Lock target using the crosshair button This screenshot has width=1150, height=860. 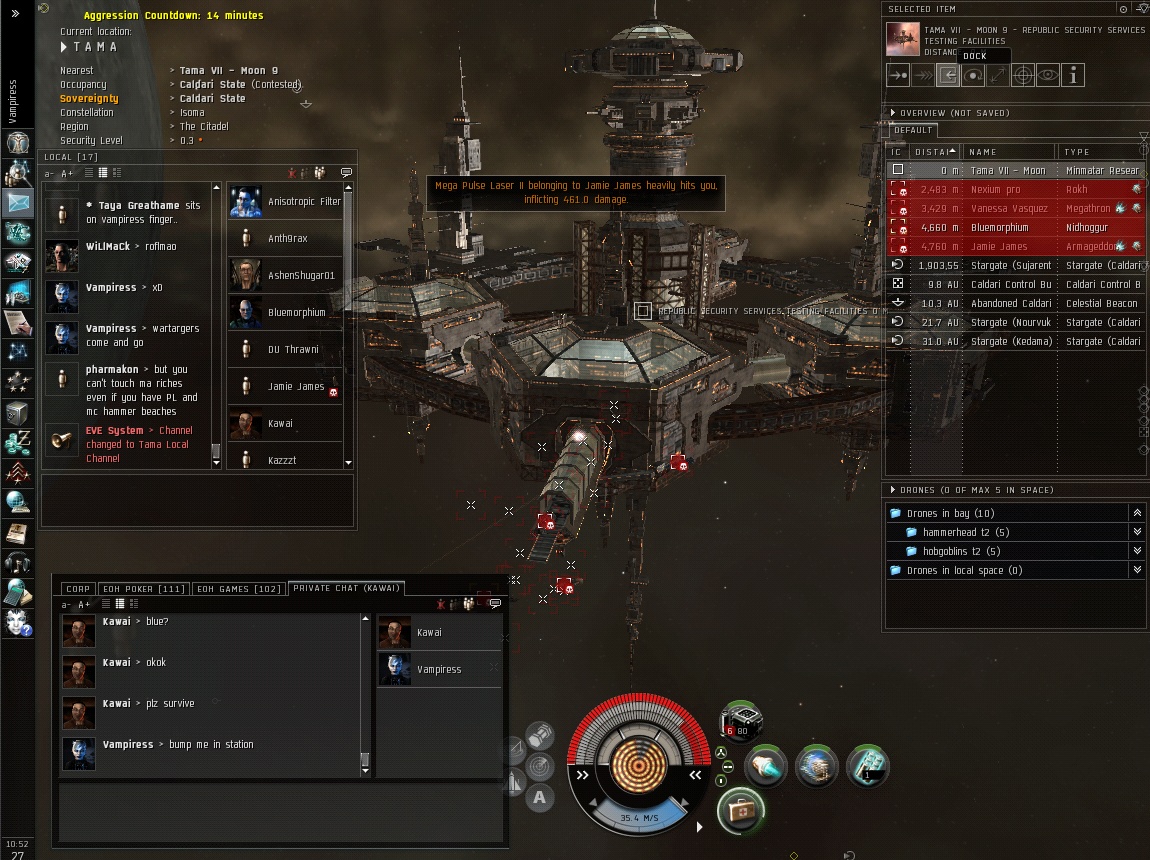[1022, 75]
